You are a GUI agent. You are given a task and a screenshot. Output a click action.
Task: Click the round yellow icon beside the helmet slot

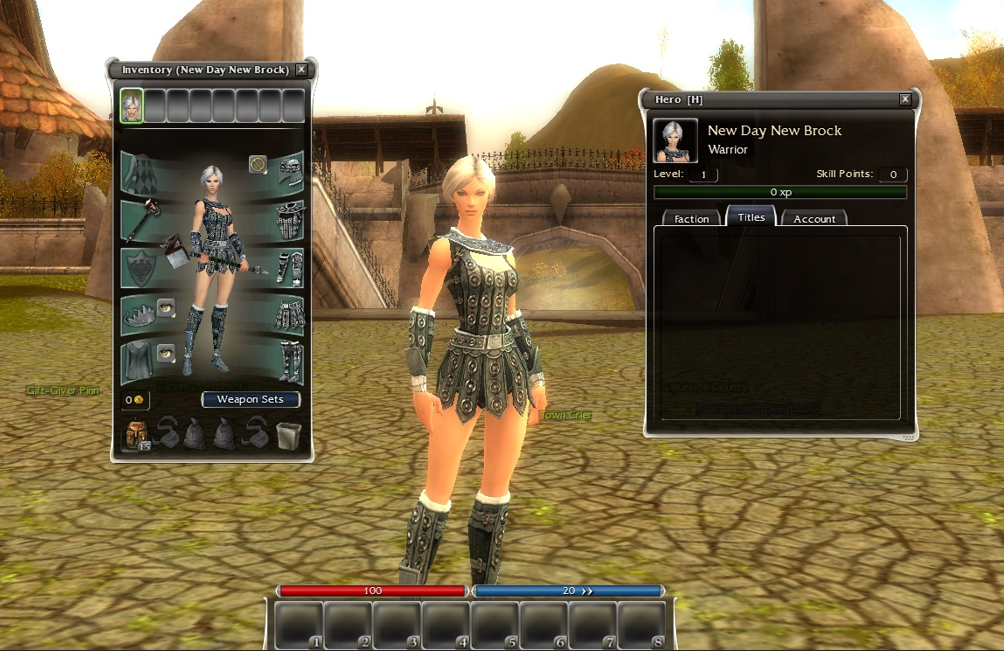258,164
